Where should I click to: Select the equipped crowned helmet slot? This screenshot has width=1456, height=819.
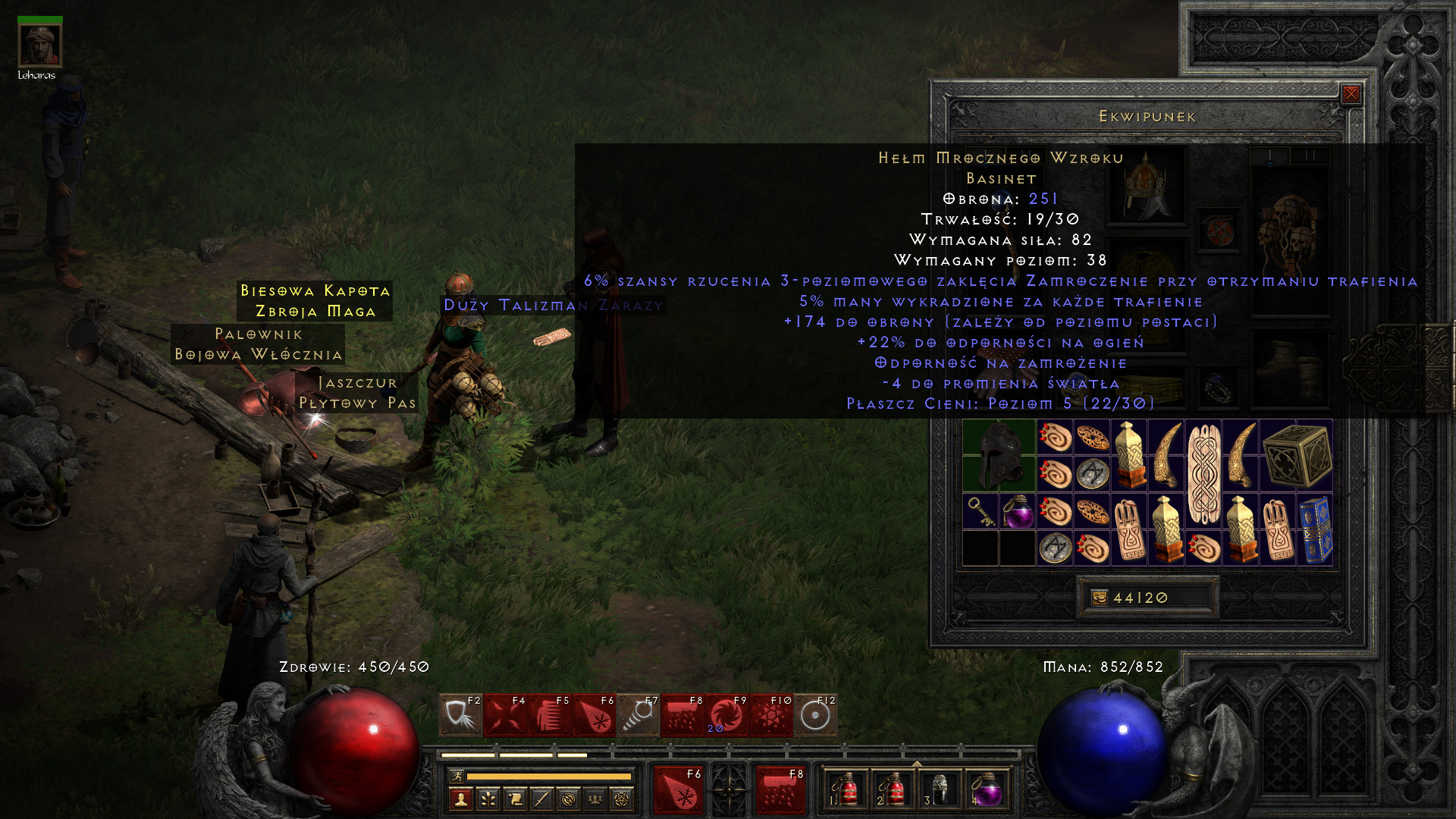point(1146,185)
